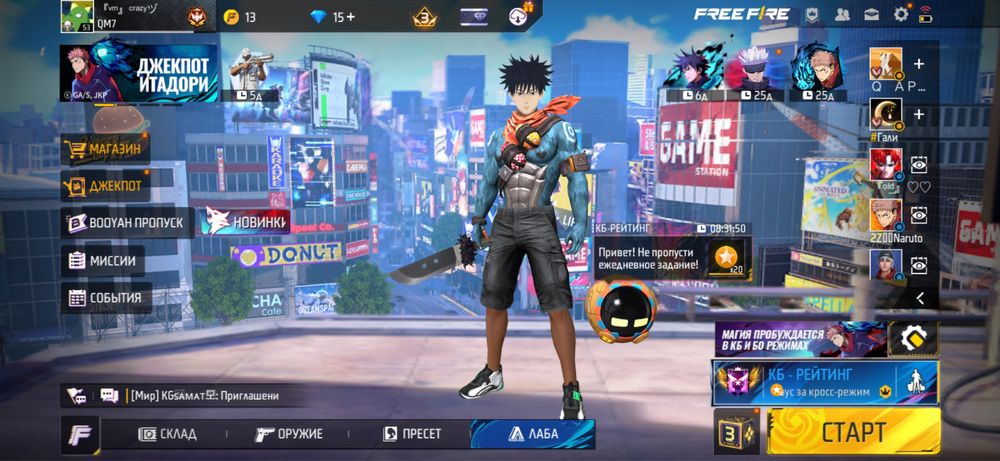
Task: Open the friends list icon
Action: 843,14
